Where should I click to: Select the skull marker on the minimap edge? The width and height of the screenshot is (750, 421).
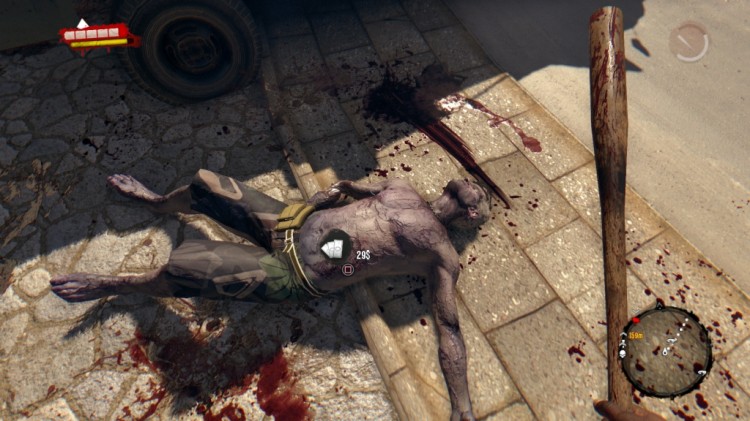tap(623, 354)
